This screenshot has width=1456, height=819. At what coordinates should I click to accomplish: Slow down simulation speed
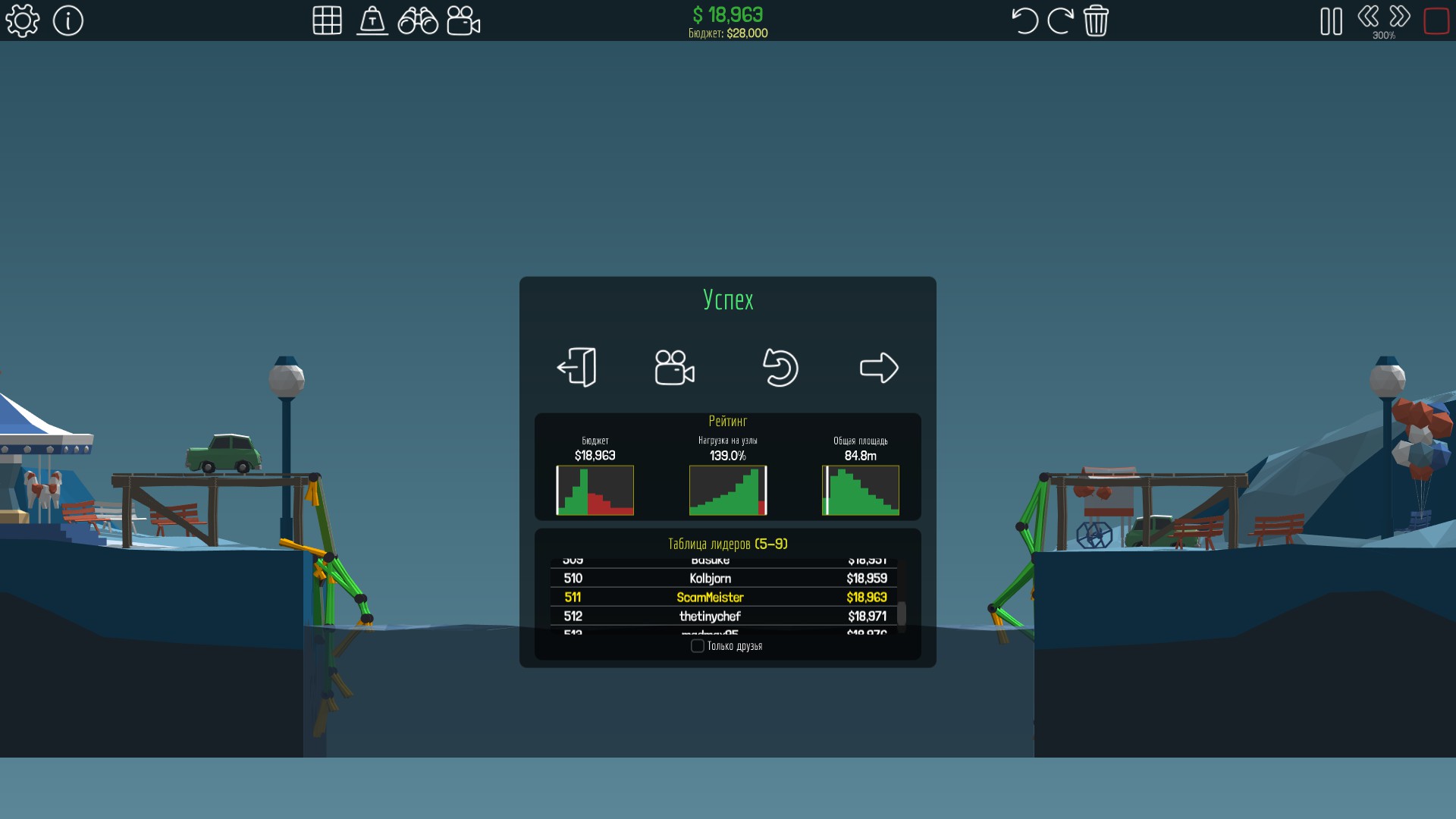click(x=1368, y=16)
